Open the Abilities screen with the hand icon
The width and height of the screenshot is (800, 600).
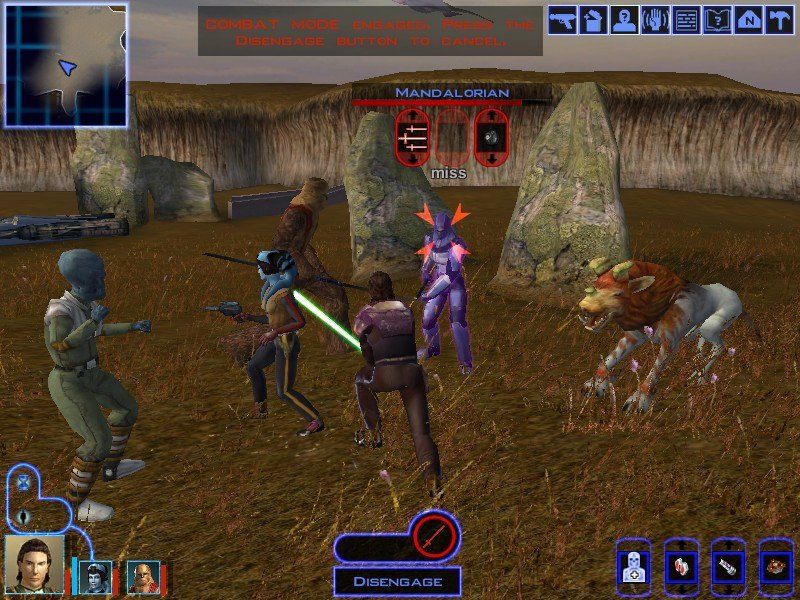click(656, 20)
